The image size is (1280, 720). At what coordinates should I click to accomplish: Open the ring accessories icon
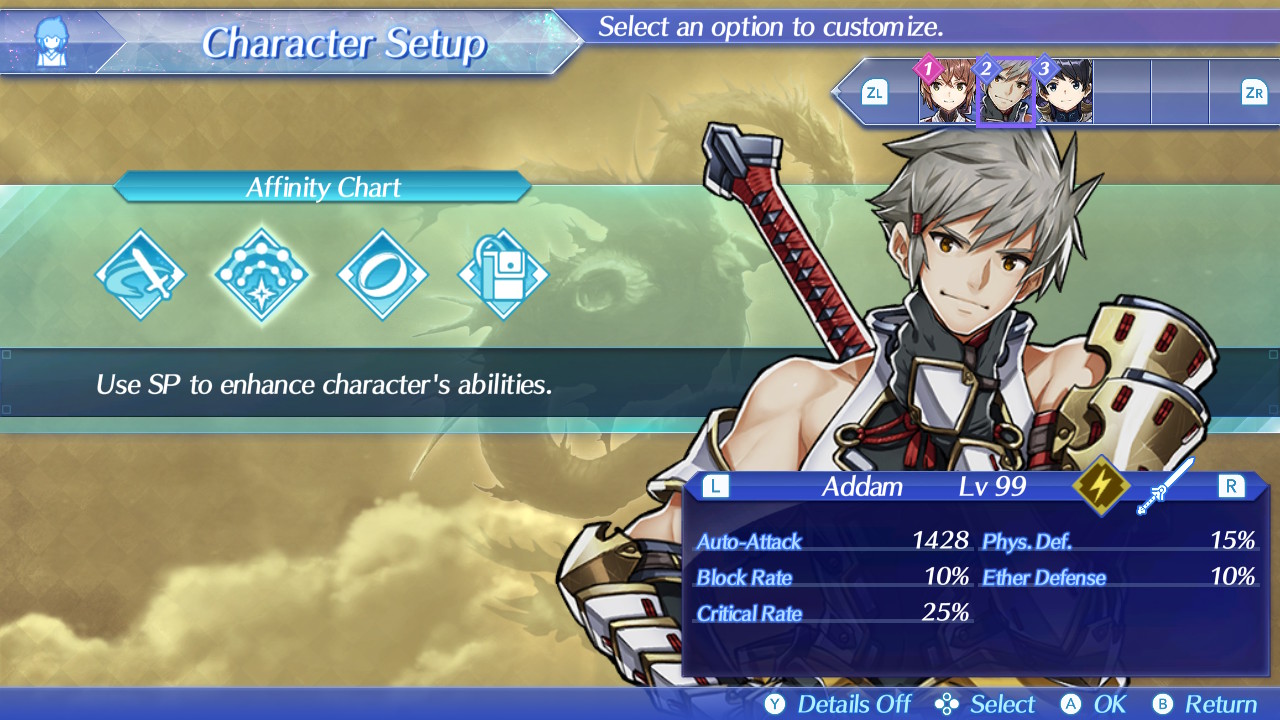tap(382, 275)
